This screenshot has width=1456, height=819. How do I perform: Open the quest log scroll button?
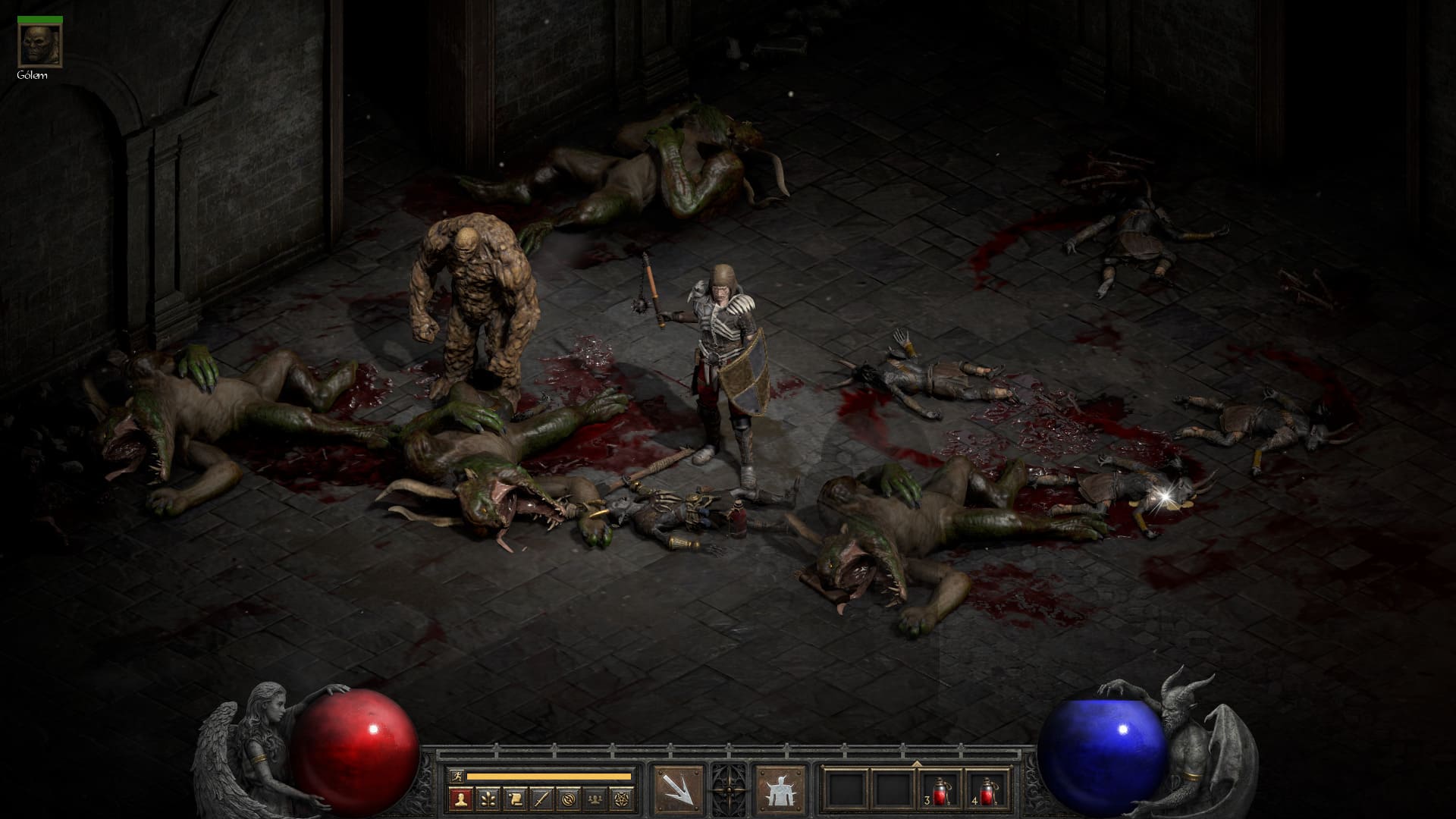coord(514,799)
